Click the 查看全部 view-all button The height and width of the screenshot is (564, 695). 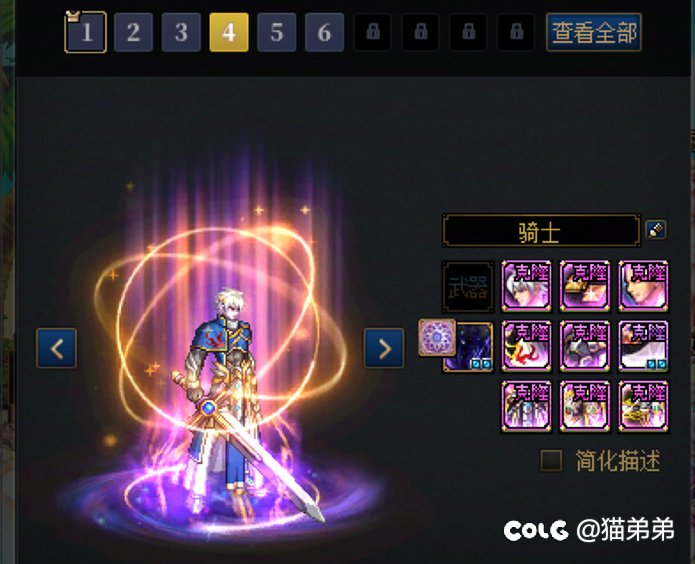click(593, 32)
